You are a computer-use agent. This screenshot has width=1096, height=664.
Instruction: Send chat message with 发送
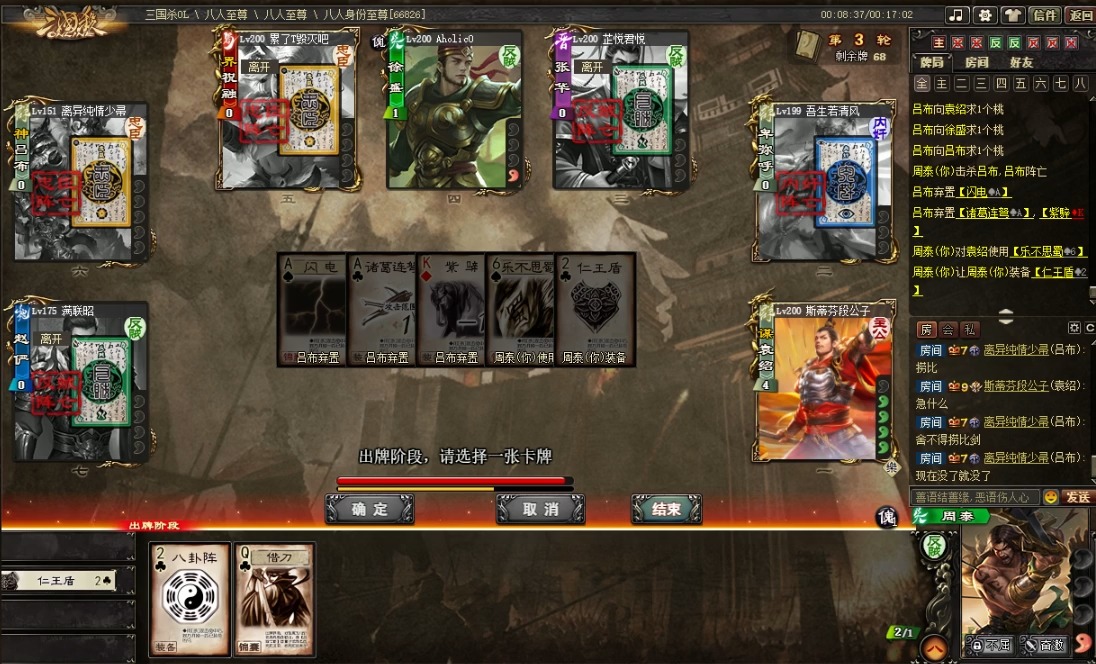tap(1078, 497)
